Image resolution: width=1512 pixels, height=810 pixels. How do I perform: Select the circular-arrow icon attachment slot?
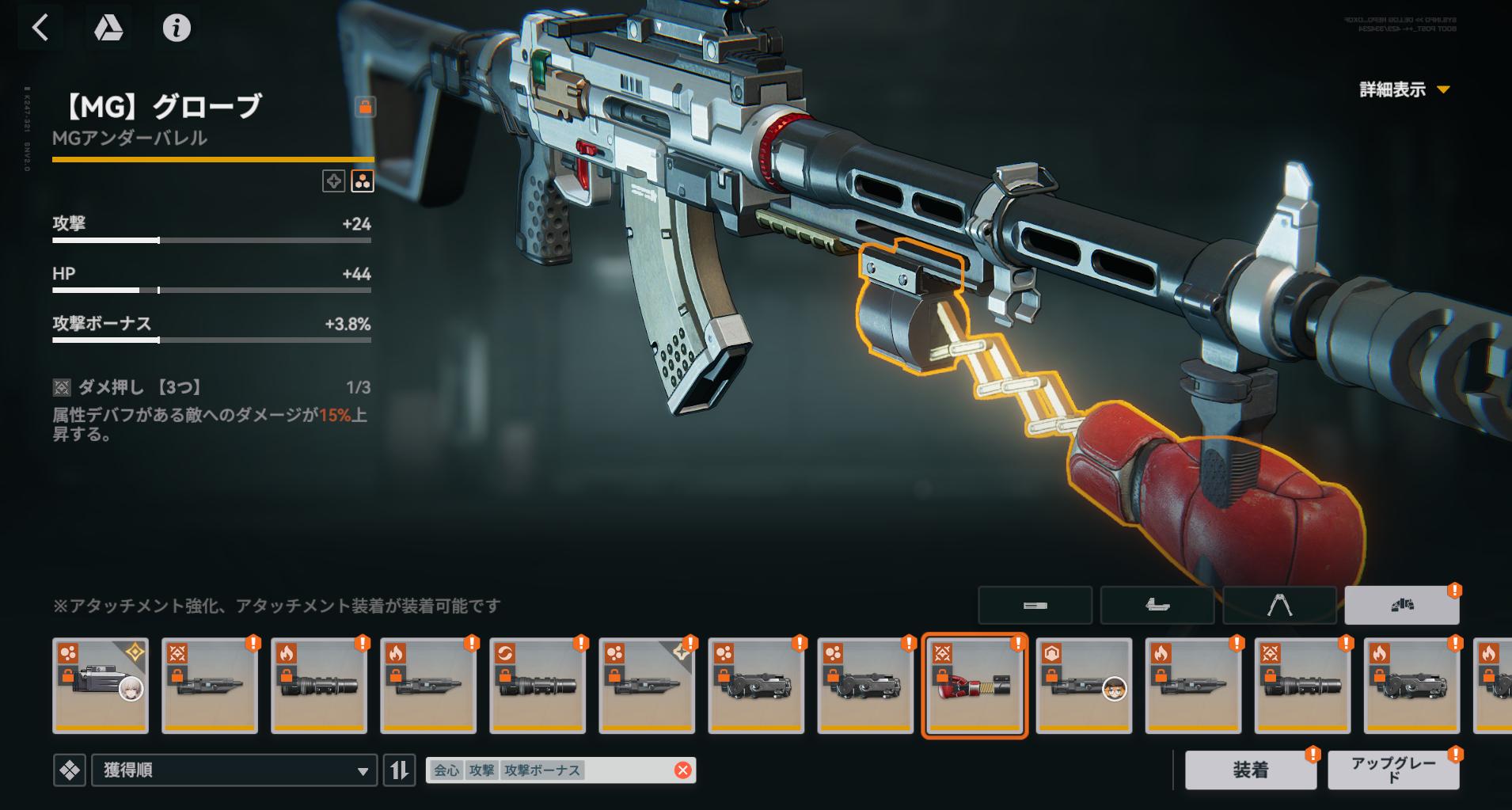pos(538,686)
